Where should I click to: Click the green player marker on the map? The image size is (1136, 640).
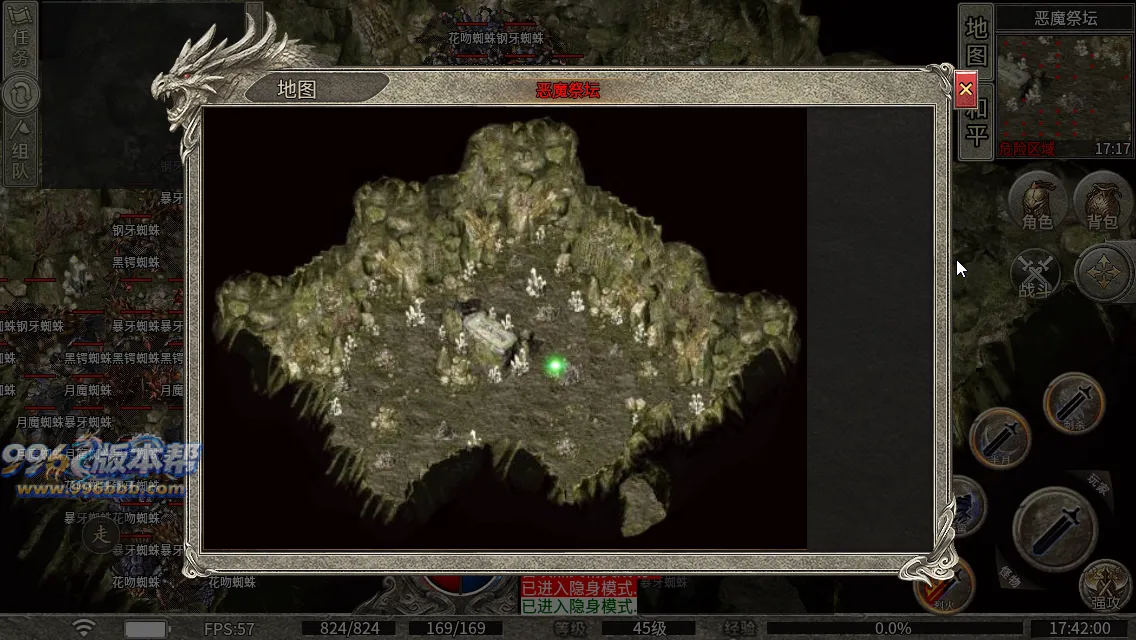point(555,367)
